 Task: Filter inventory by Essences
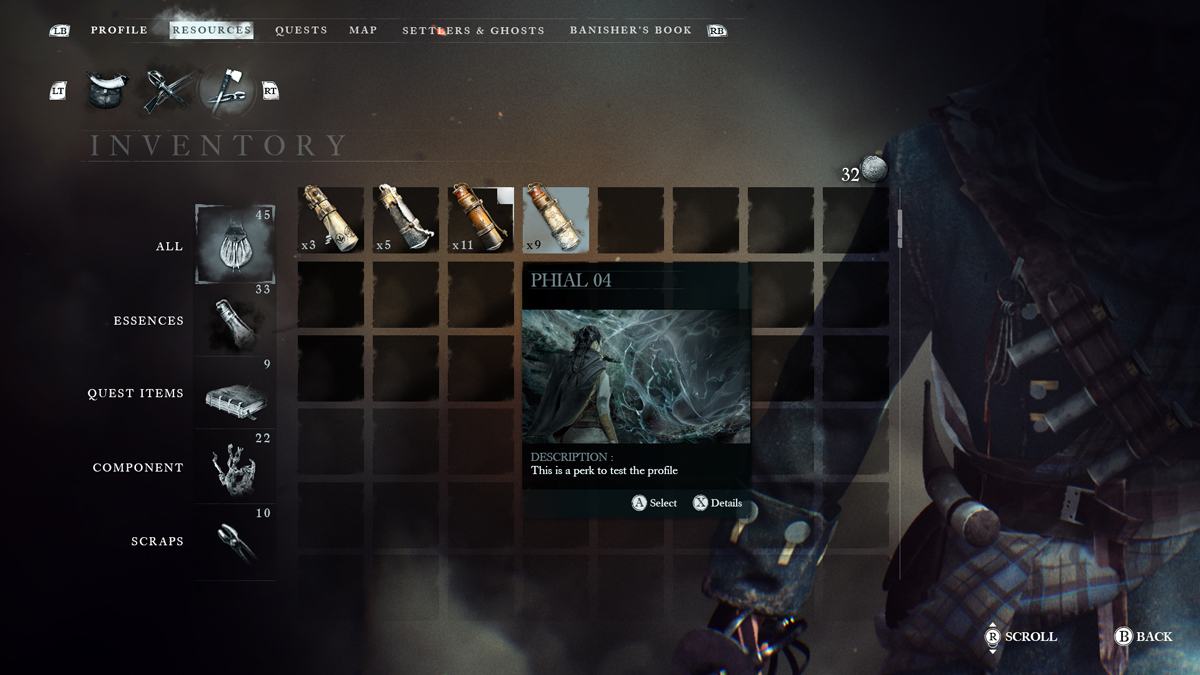pos(235,321)
